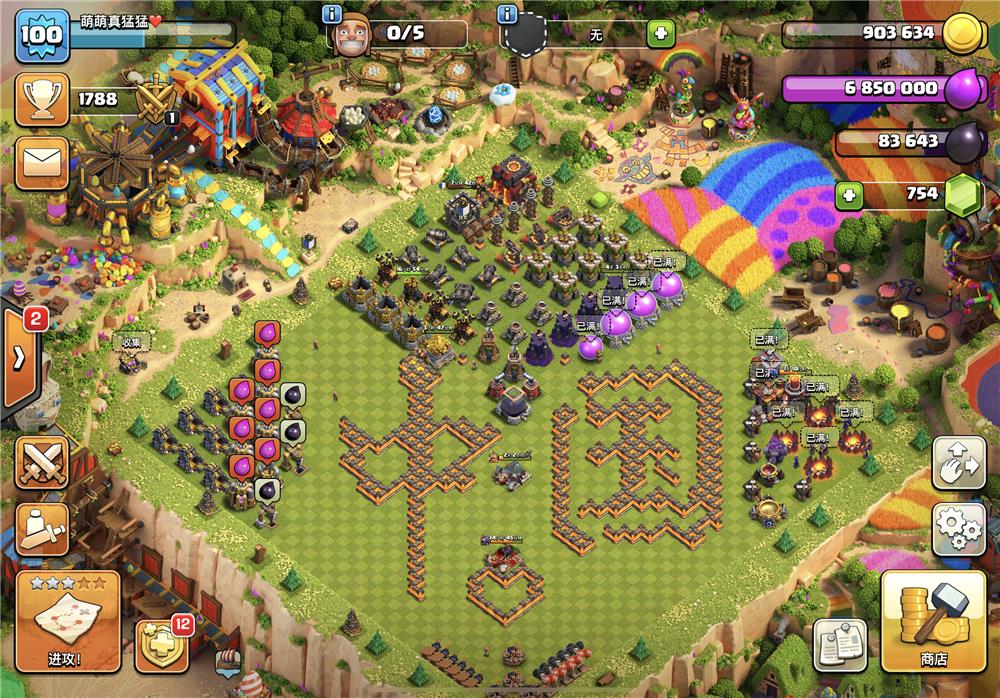
Task: Expand the side panel arrow tab
Action: [x=19, y=358]
